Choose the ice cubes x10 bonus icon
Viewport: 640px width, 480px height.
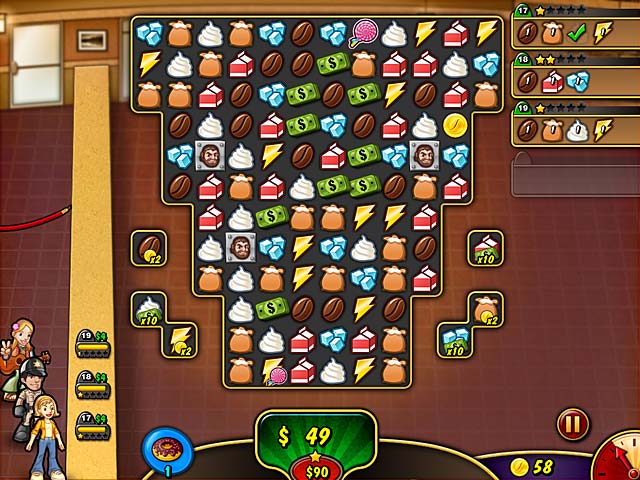(x=455, y=339)
